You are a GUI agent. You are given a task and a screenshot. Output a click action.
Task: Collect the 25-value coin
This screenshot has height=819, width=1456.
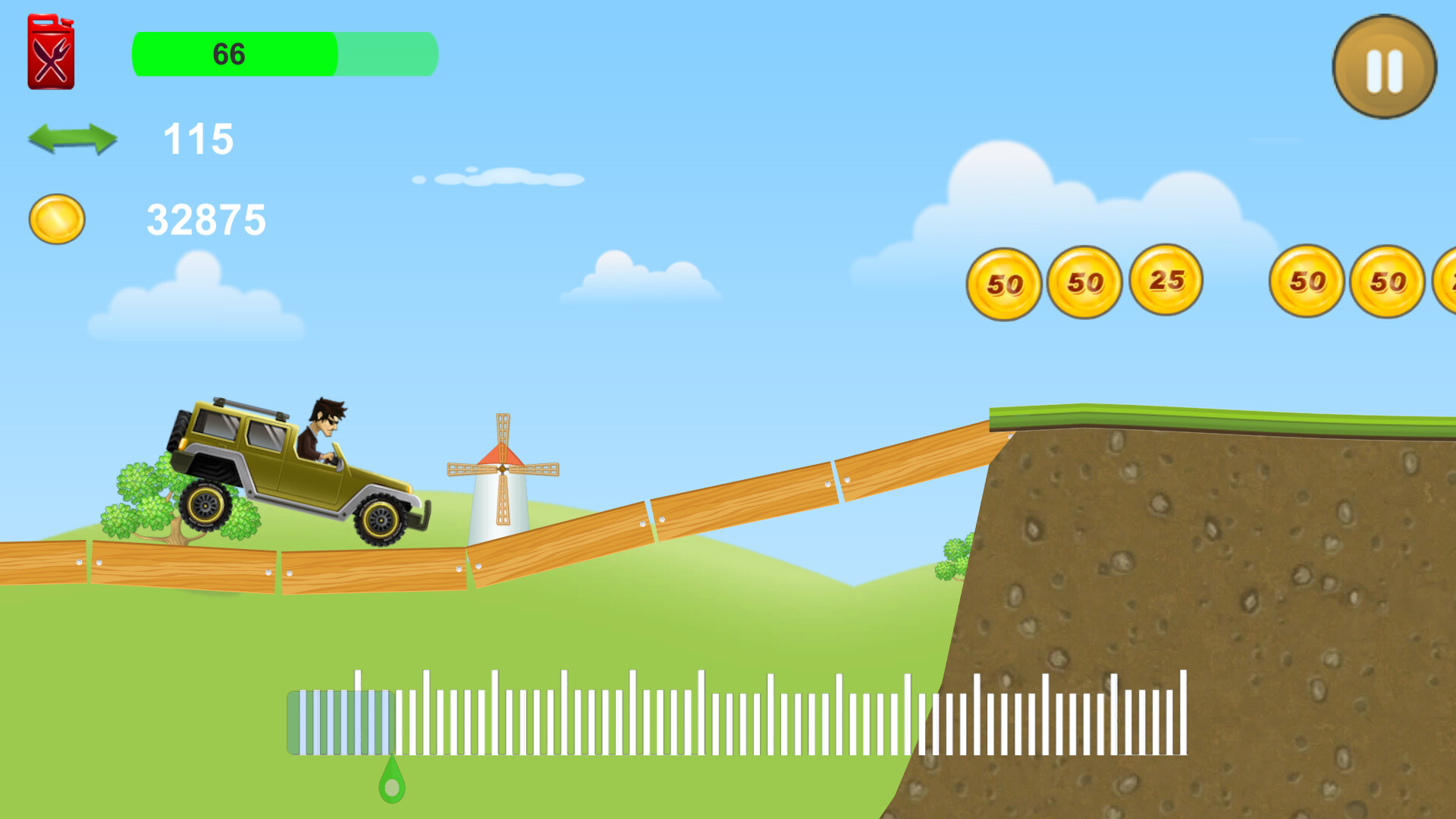click(x=1166, y=281)
